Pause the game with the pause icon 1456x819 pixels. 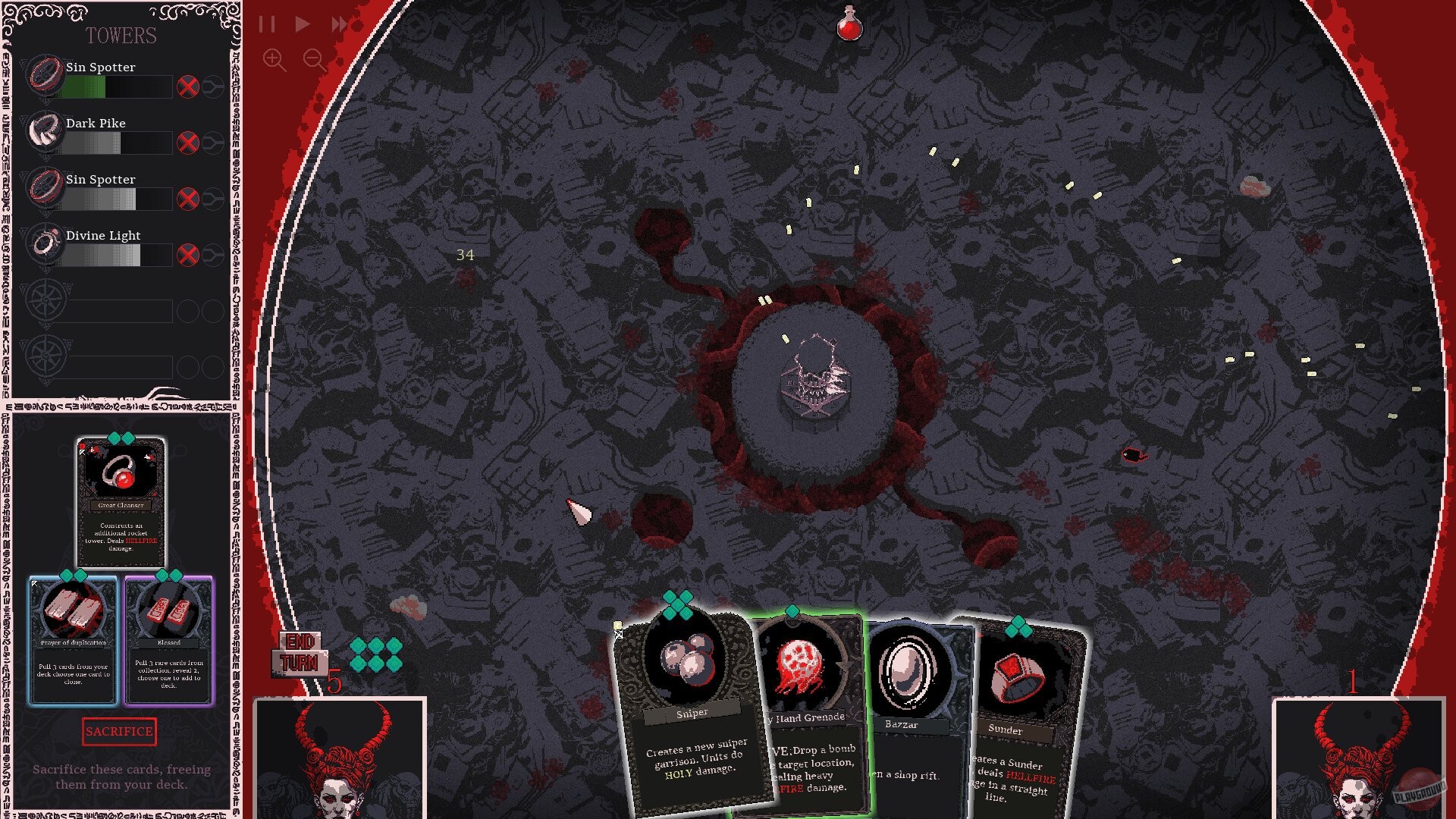coord(267,24)
